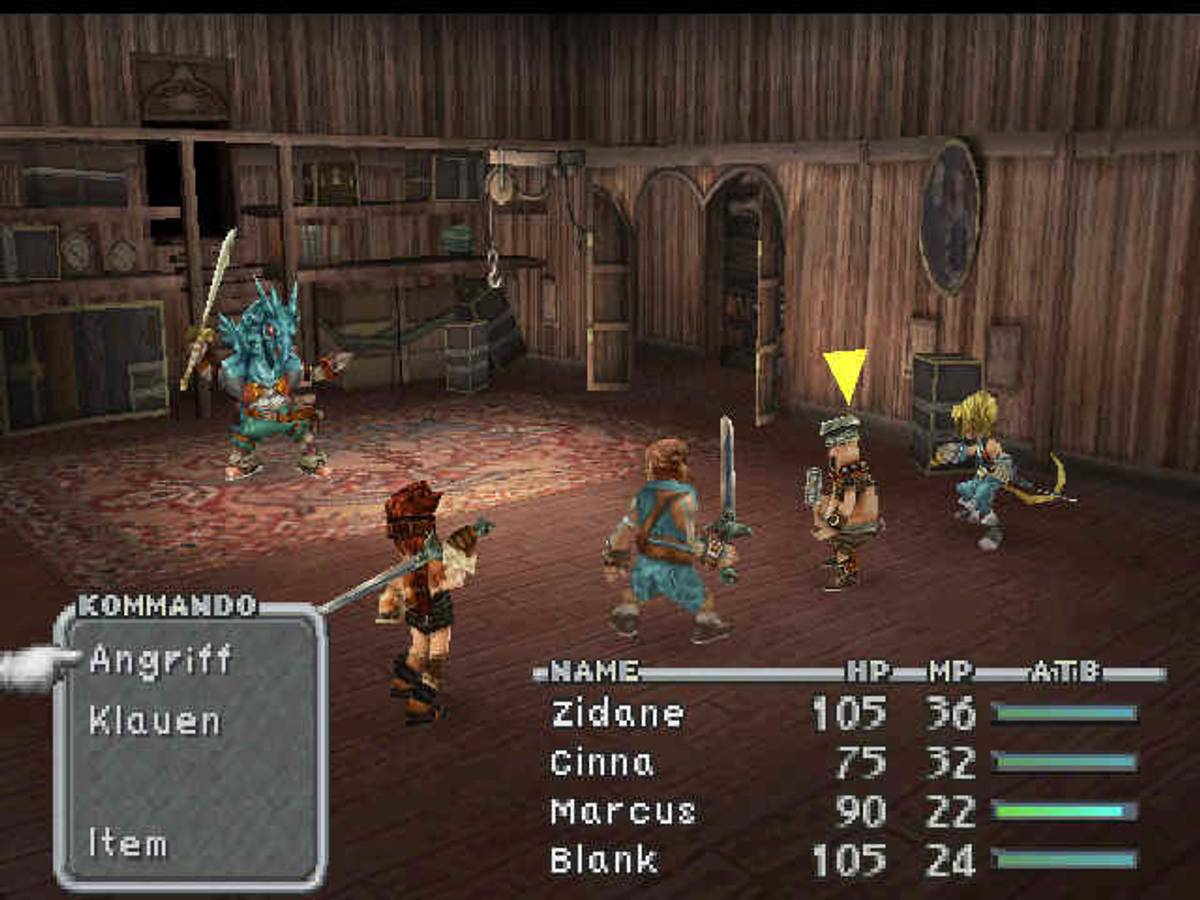Select Cinna's party row
The width and height of the screenshot is (1200, 900).
[601, 763]
